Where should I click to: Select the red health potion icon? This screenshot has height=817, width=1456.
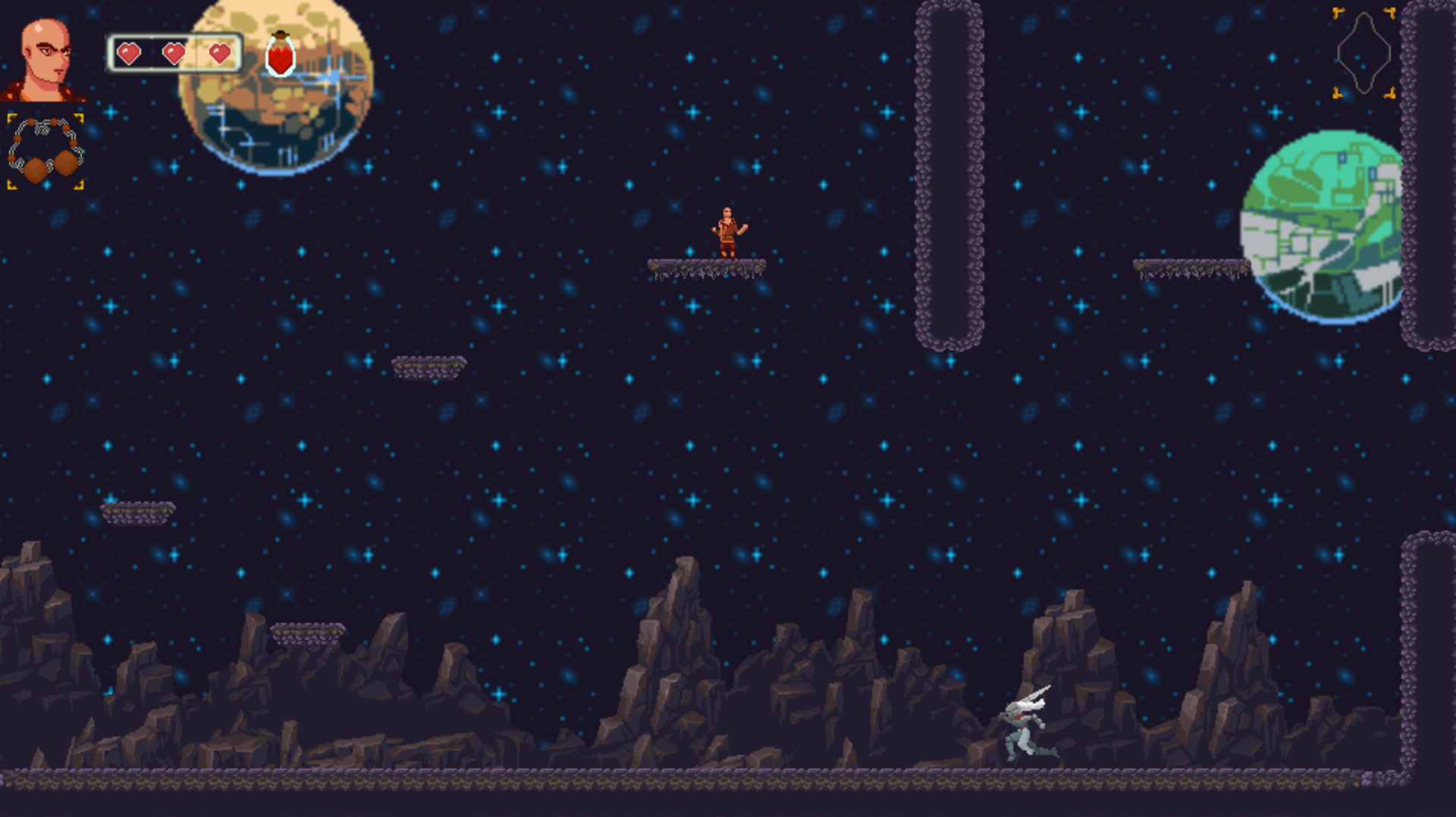[281, 55]
